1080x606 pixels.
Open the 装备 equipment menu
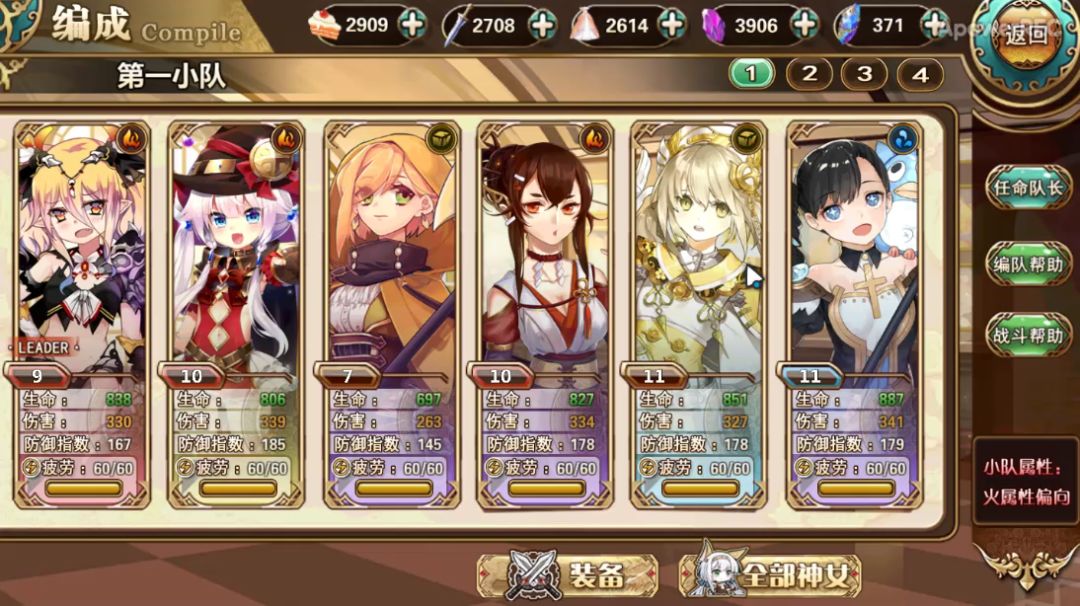(x=568, y=574)
